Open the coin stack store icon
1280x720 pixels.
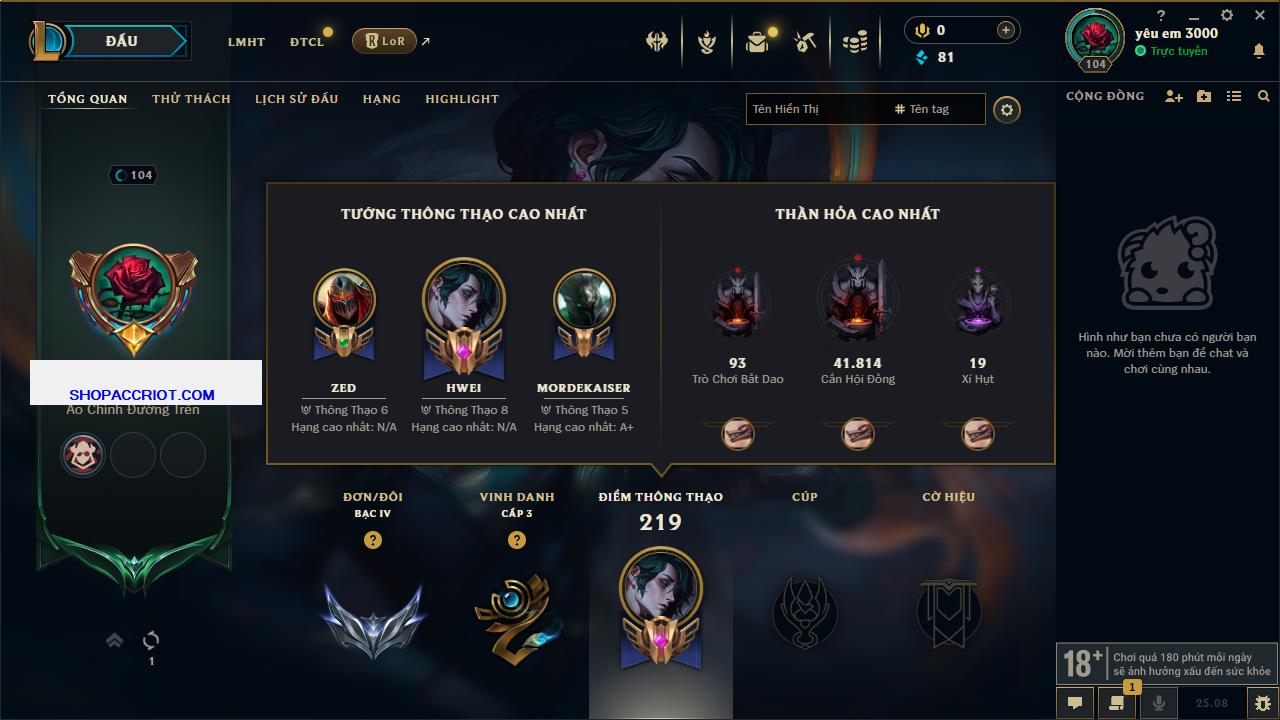pos(855,42)
